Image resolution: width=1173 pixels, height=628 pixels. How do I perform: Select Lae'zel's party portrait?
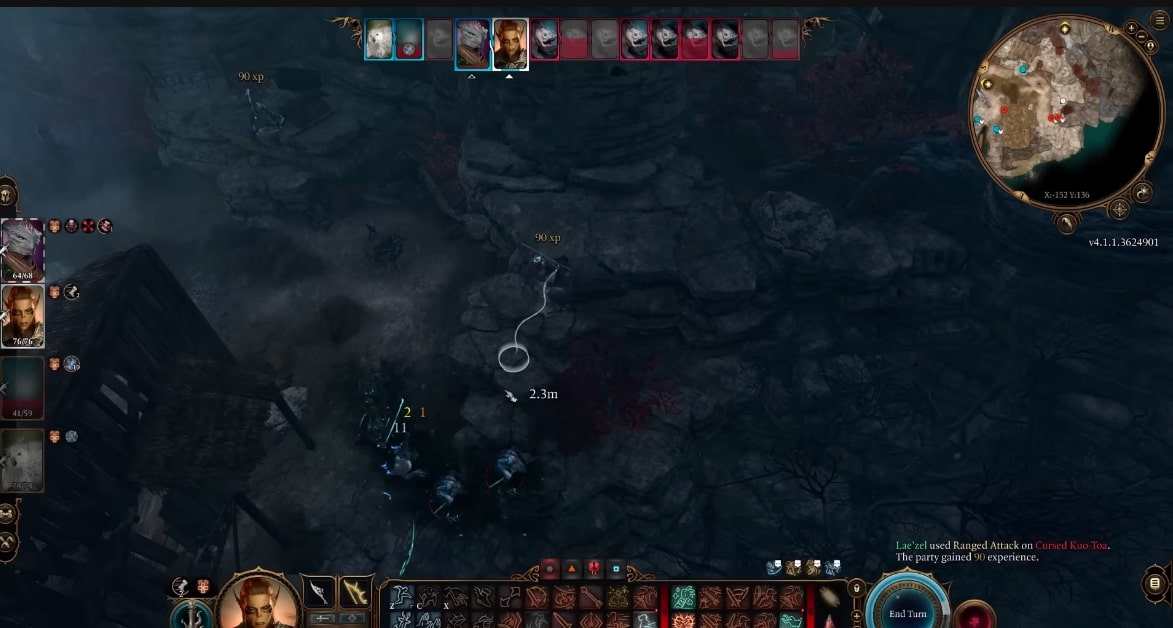[22, 314]
